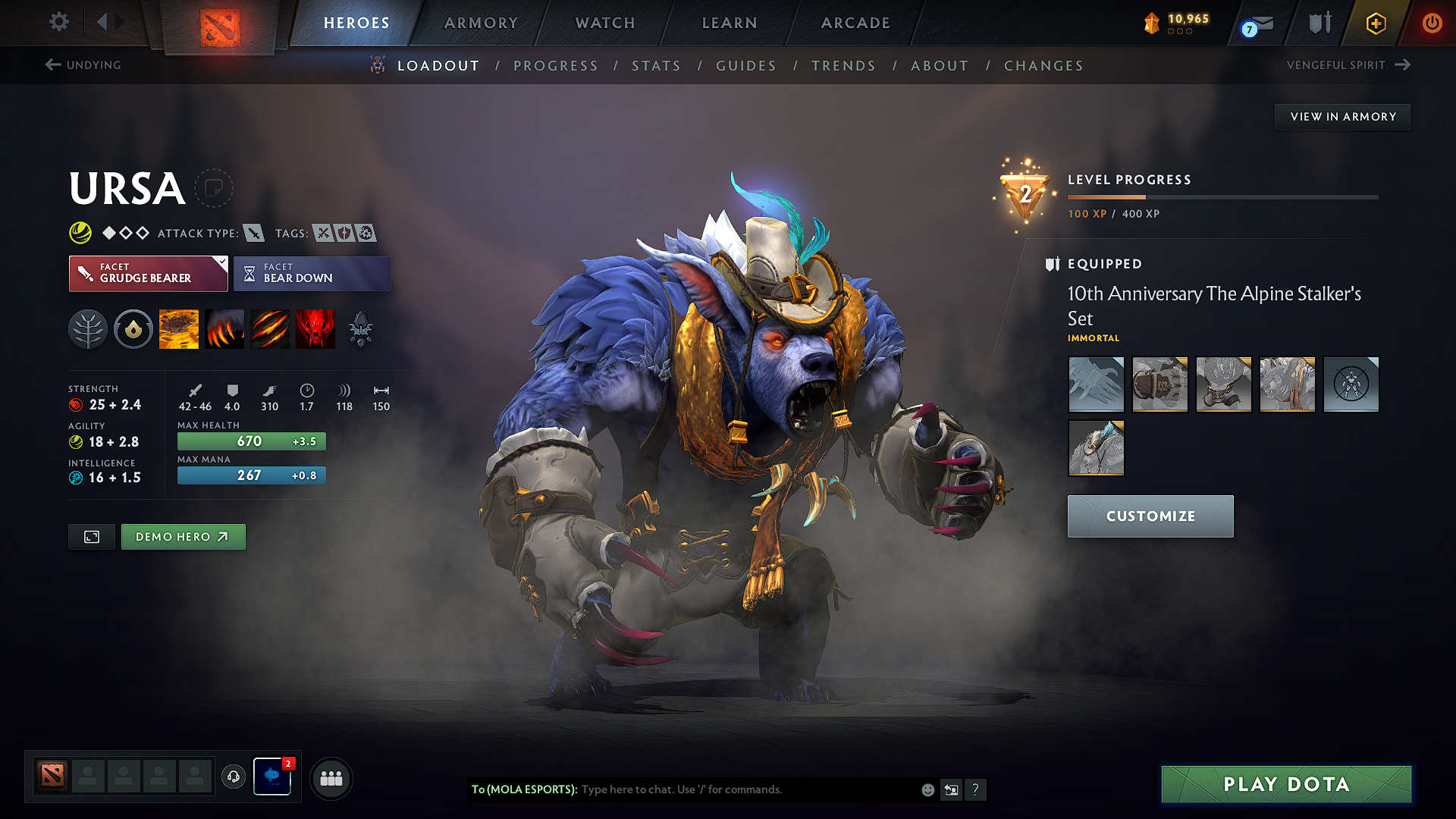This screenshot has height=819, width=1456.
Task: Open the Enrage ultimate ability icon
Action: tap(315, 328)
